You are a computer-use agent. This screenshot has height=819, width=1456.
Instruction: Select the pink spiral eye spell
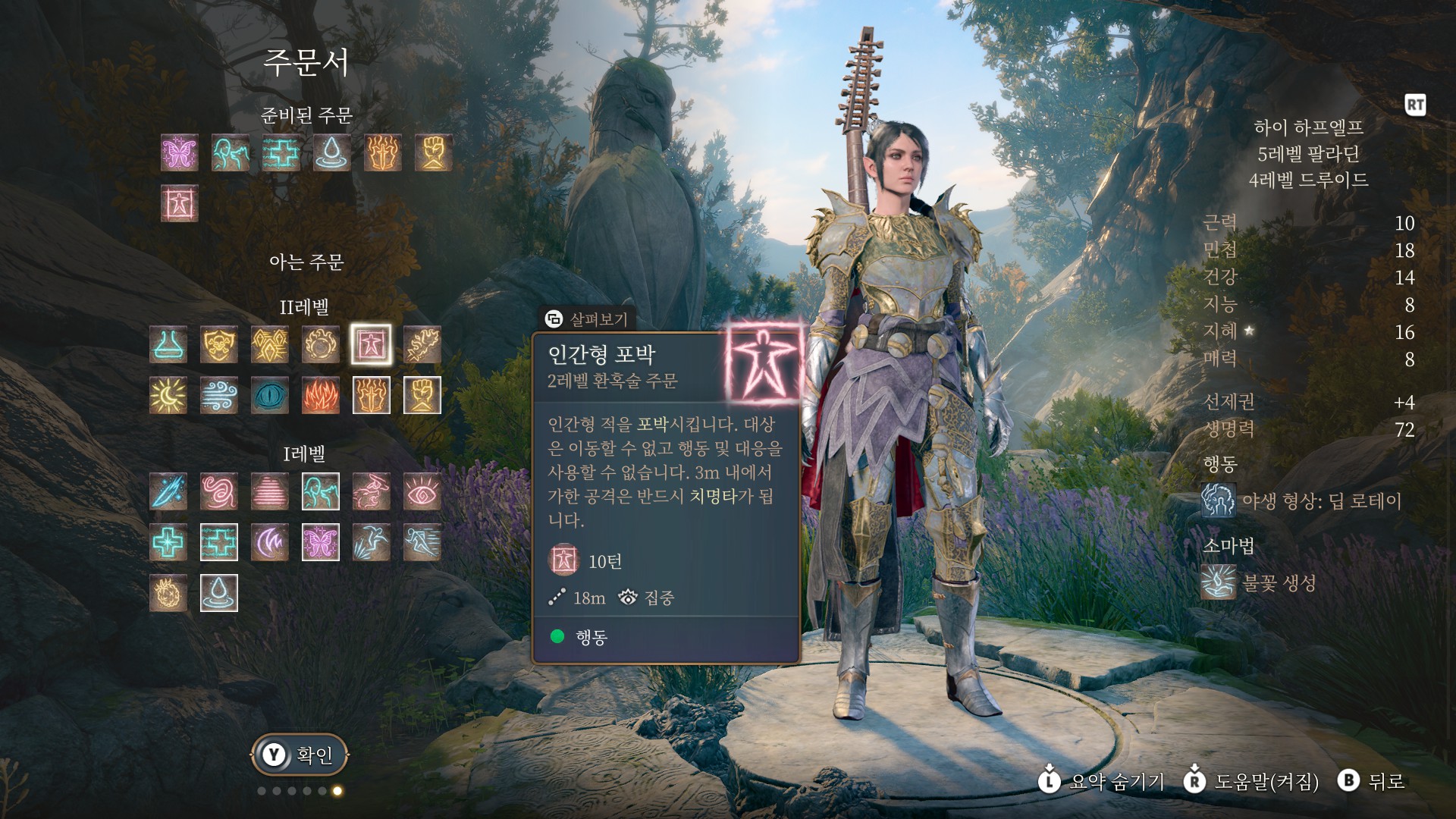click(x=422, y=491)
